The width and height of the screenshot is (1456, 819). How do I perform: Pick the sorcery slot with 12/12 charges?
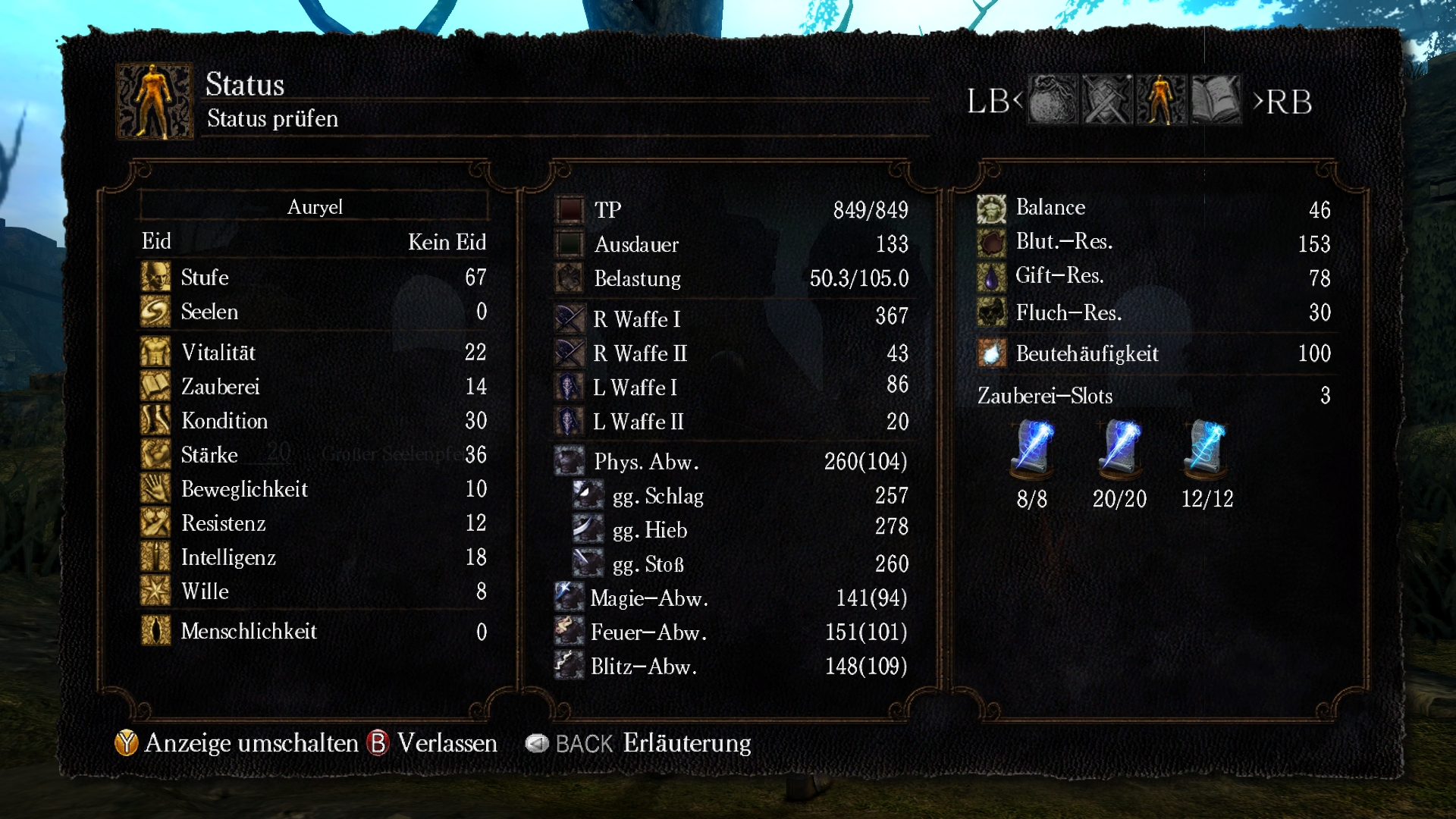[x=1207, y=451]
